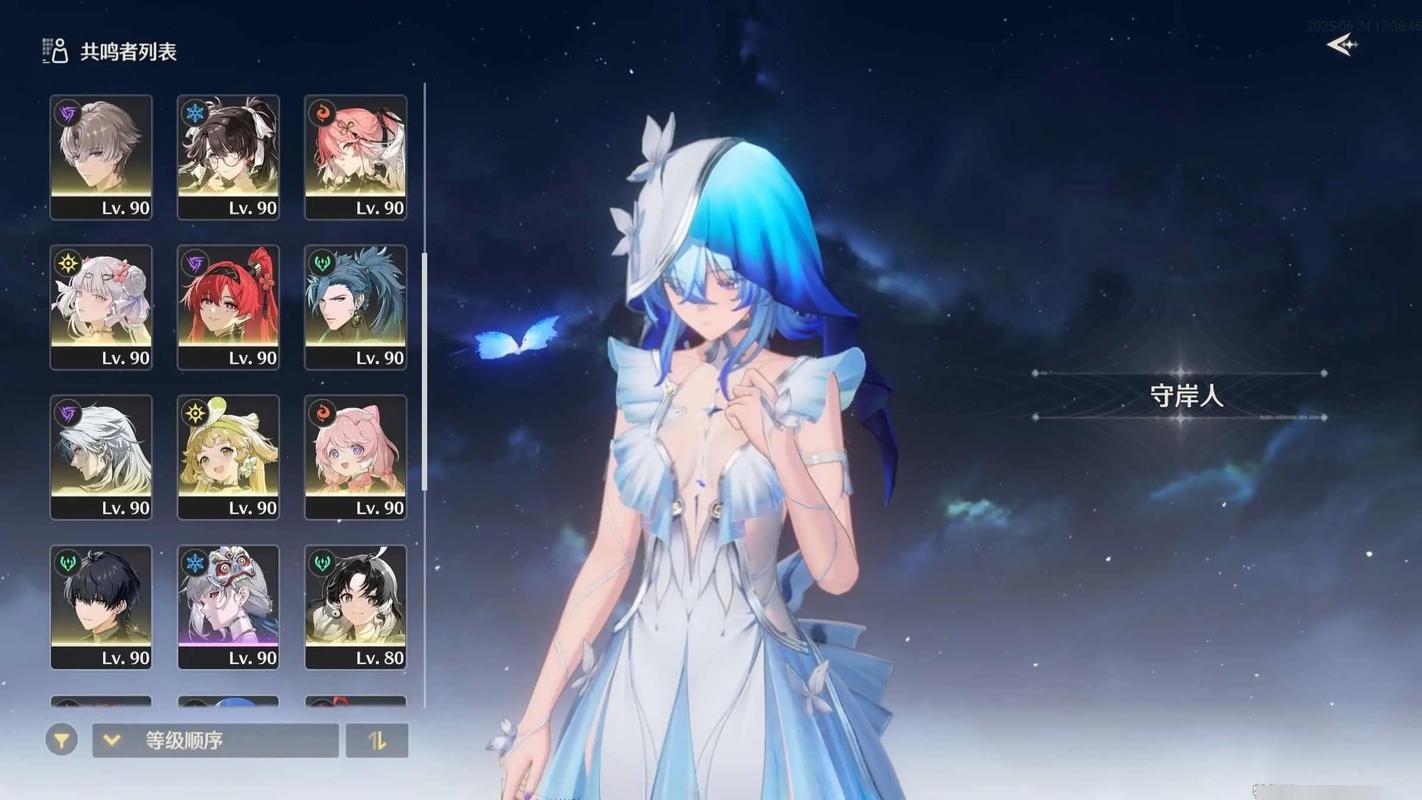Screen dimensions: 1422x800
Task: Choose the teal spiky-haired resonator
Action: [x=355, y=307]
